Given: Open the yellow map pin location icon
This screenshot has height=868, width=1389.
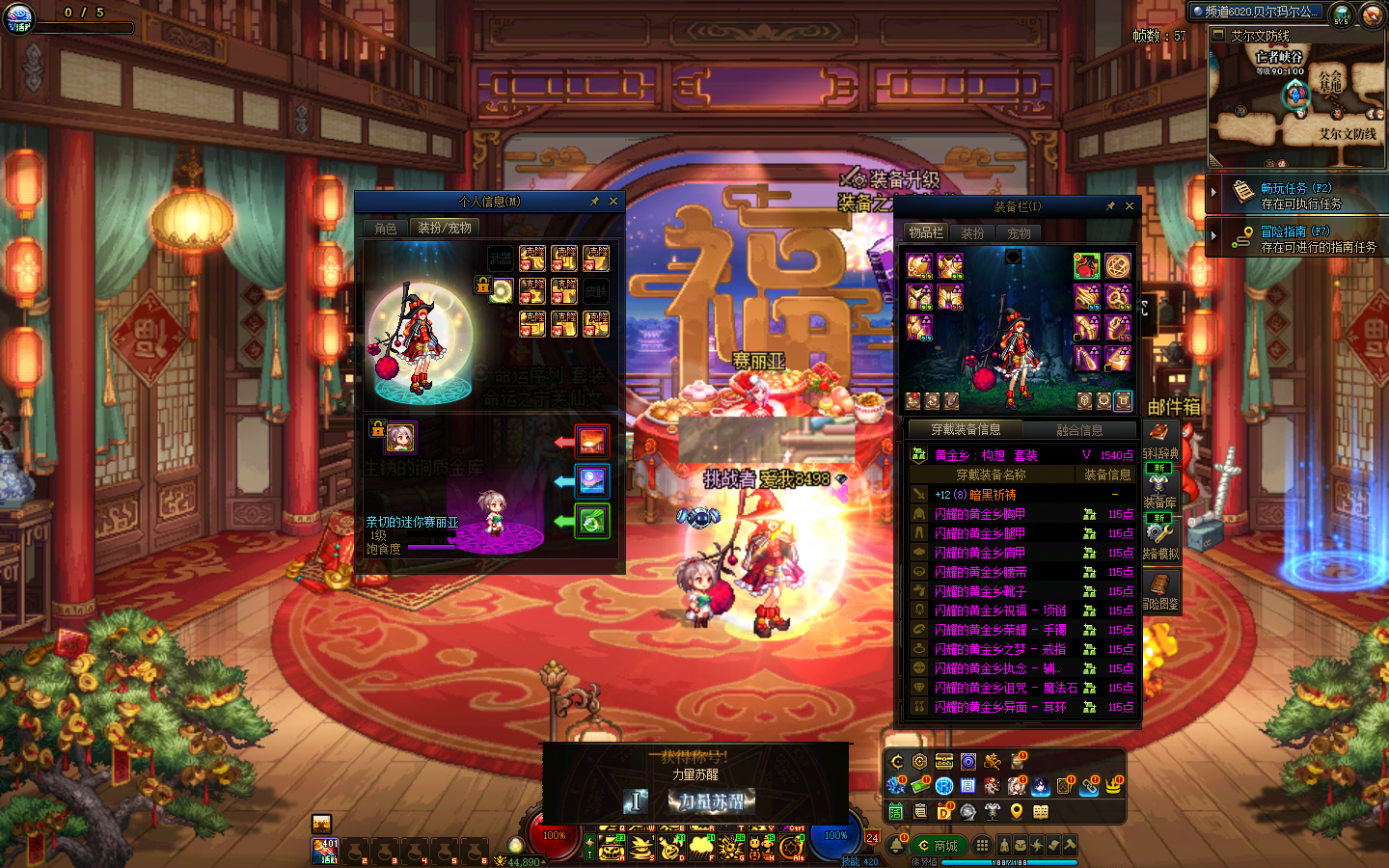Looking at the screenshot, I should tap(1016, 811).
